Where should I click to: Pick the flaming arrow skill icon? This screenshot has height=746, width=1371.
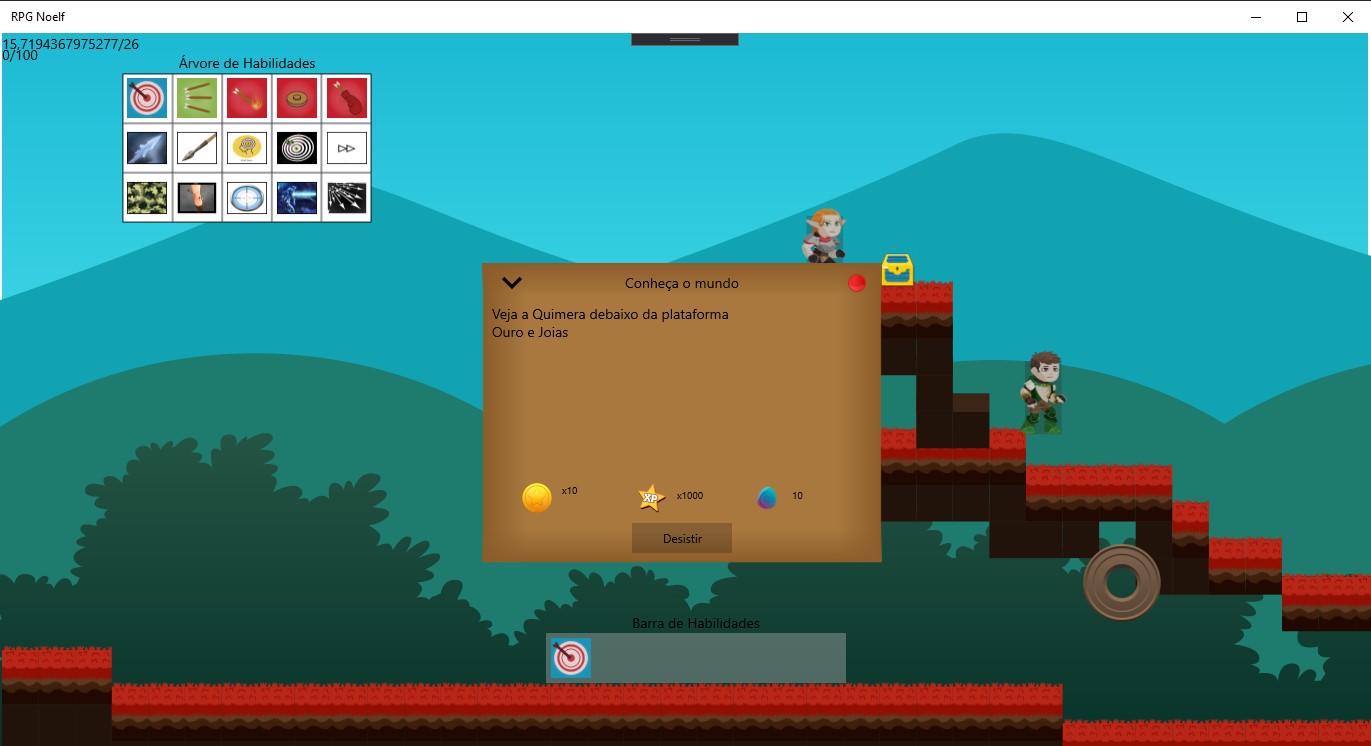[247, 97]
